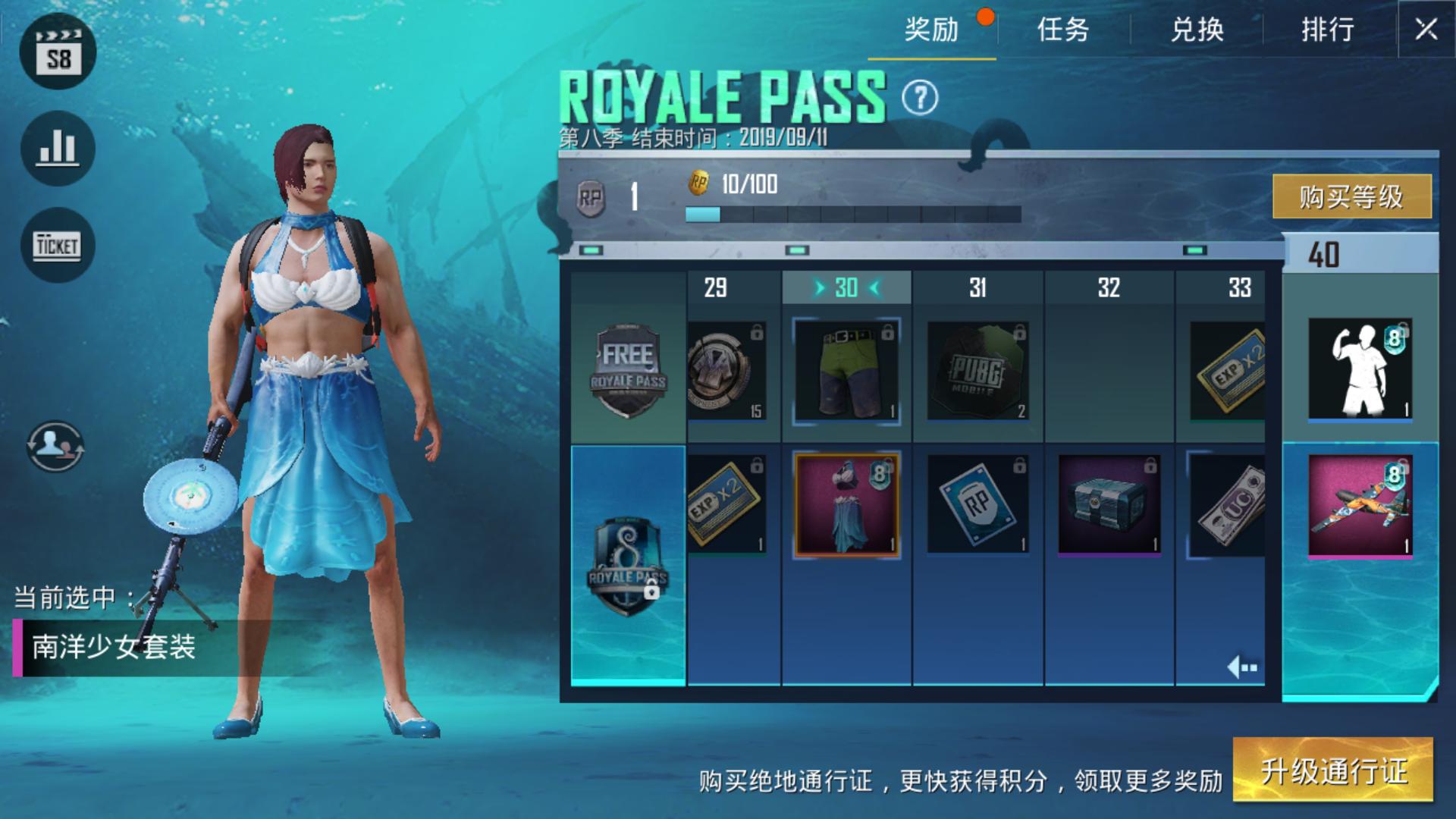This screenshot has height=819, width=1456.
Task: Switch to the 奖励 rewards tab
Action: coord(931,30)
